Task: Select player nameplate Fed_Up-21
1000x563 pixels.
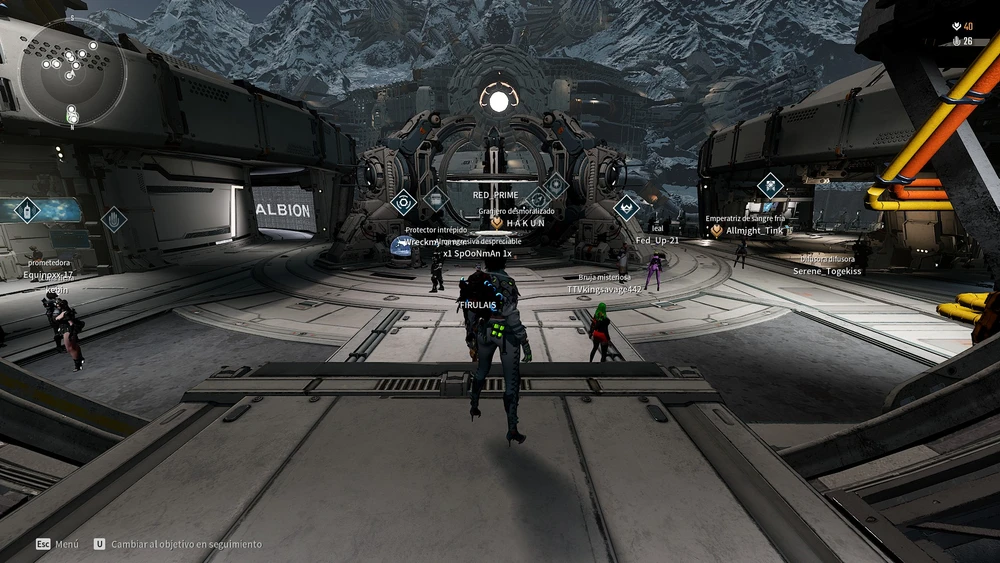Action: point(657,240)
